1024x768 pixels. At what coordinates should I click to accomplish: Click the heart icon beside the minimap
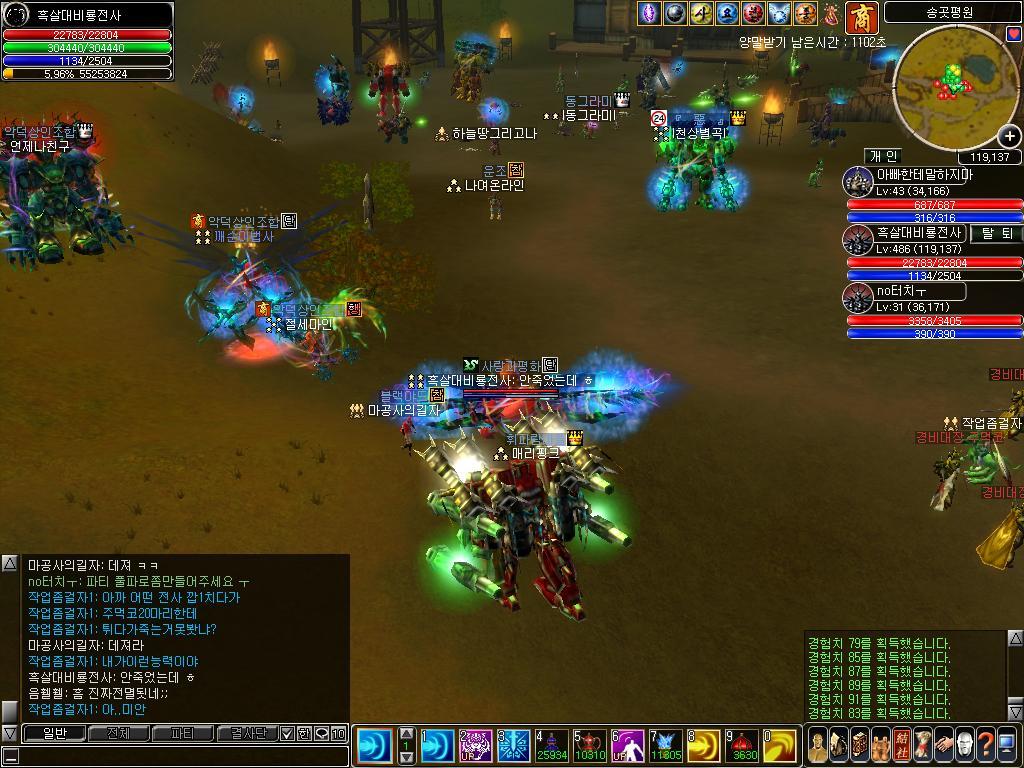point(1013,34)
